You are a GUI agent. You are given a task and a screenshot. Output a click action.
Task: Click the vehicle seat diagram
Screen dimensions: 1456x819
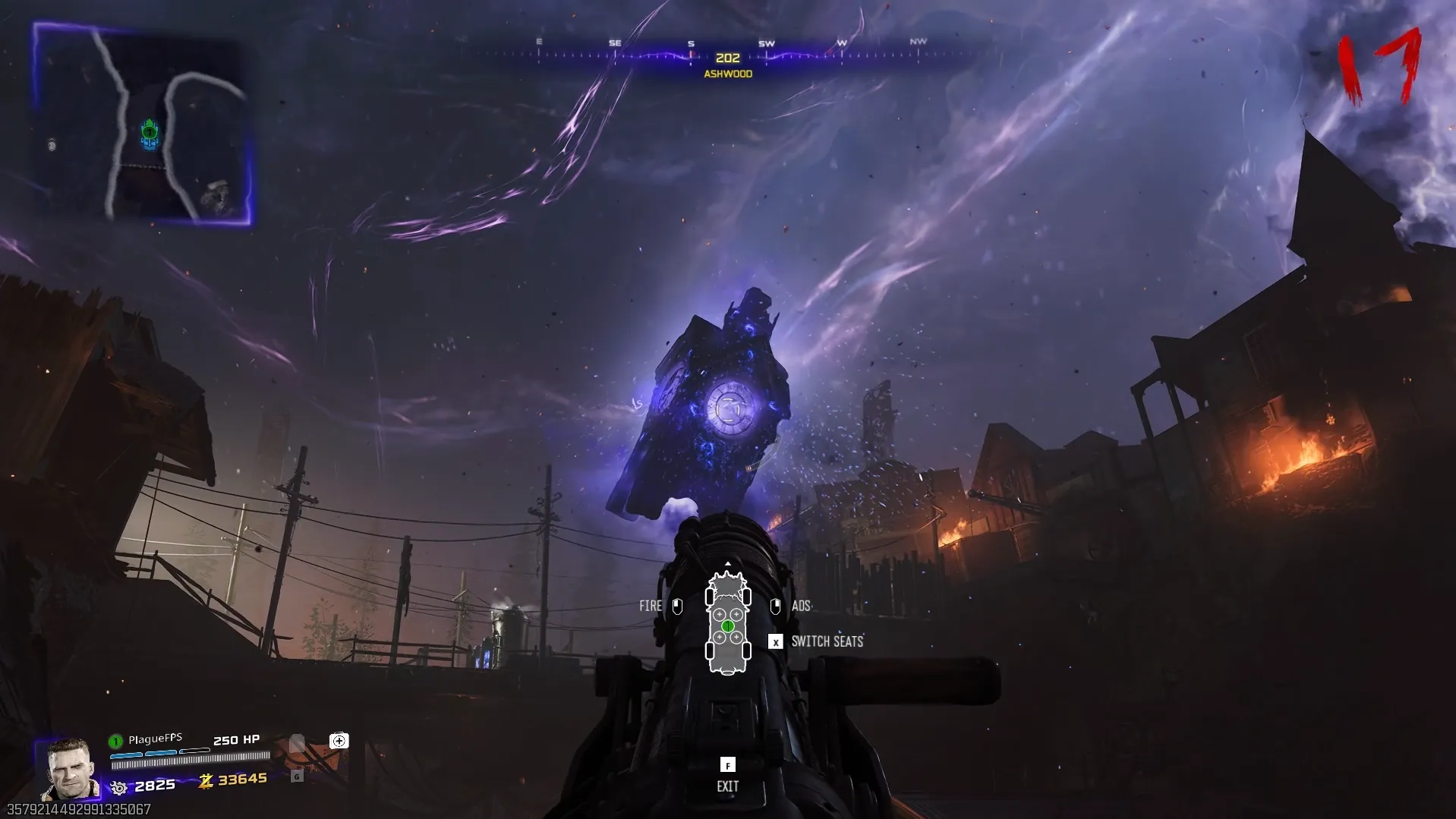point(728,624)
